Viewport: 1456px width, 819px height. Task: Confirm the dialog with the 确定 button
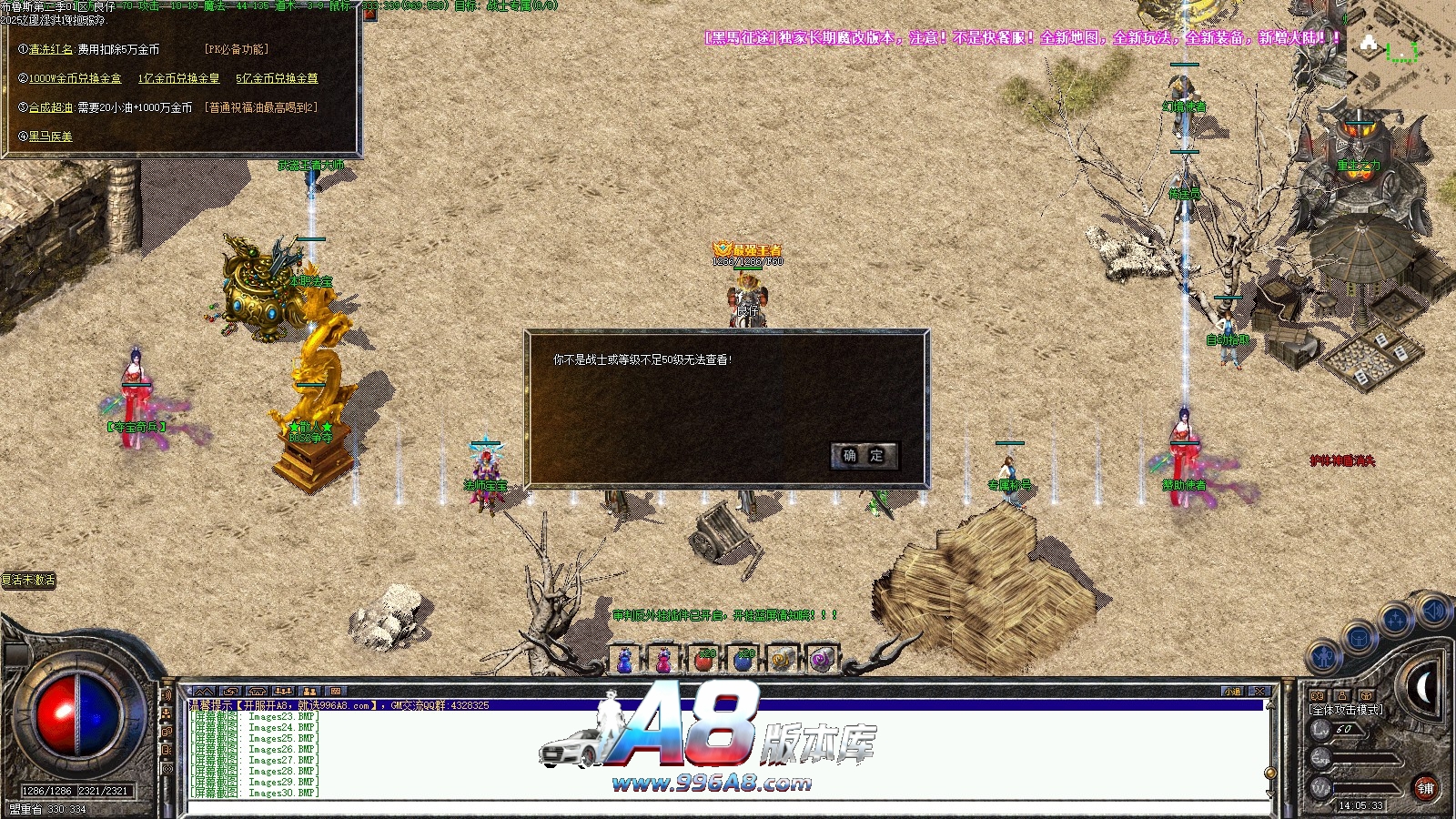[864, 456]
